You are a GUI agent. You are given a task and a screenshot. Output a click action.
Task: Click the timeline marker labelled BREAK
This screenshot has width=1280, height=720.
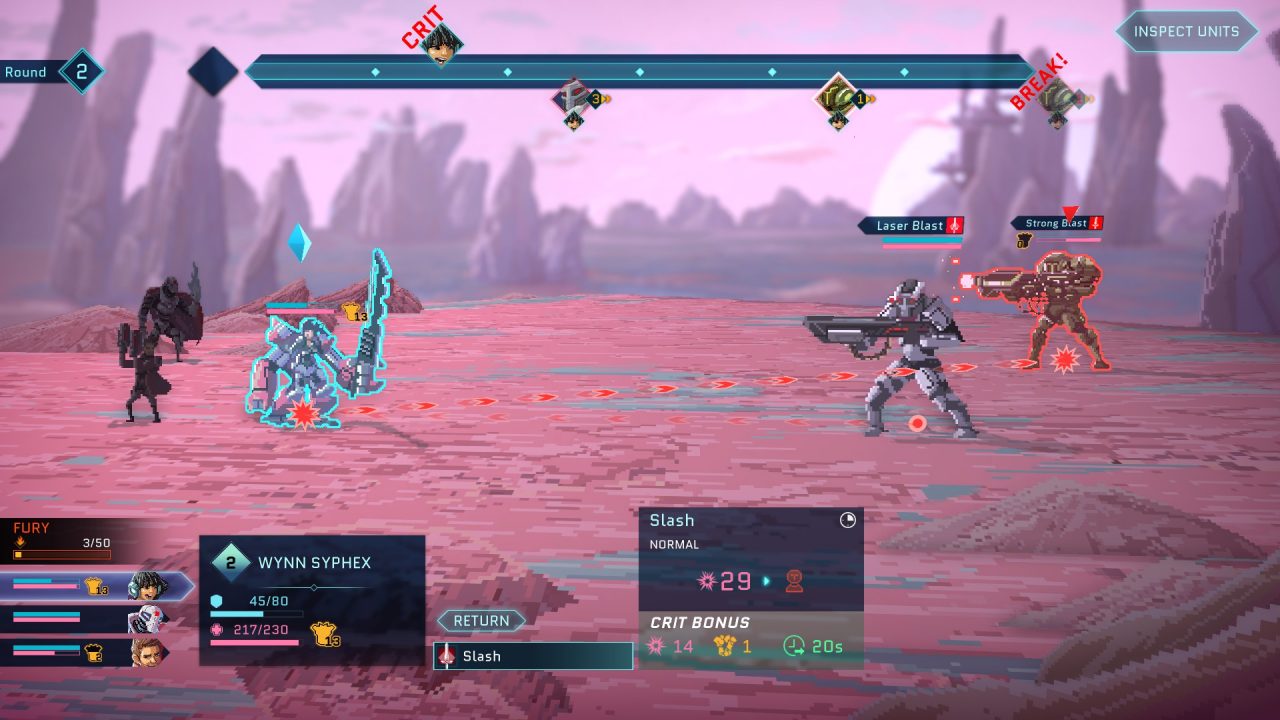(x=1056, y=98)
